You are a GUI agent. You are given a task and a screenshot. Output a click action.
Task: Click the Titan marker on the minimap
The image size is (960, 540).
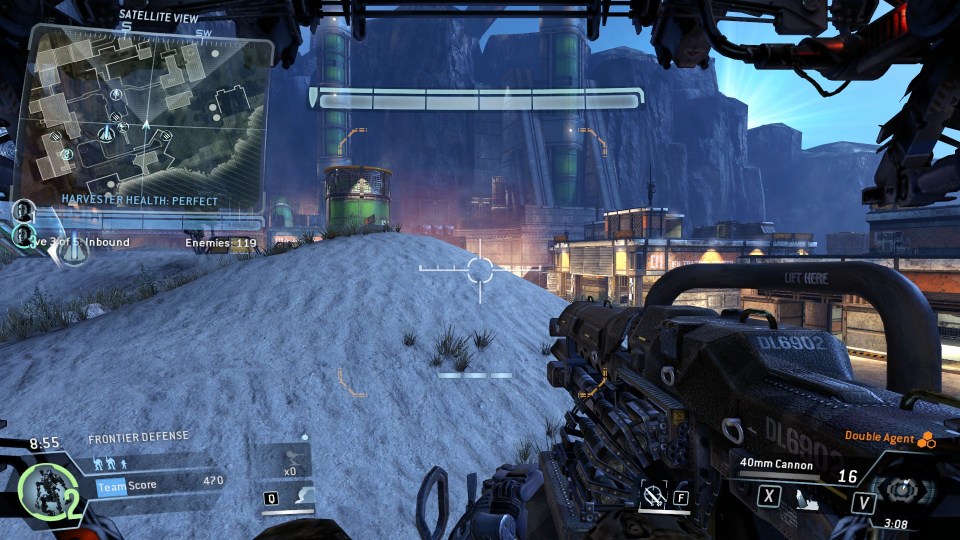(107, 132)
